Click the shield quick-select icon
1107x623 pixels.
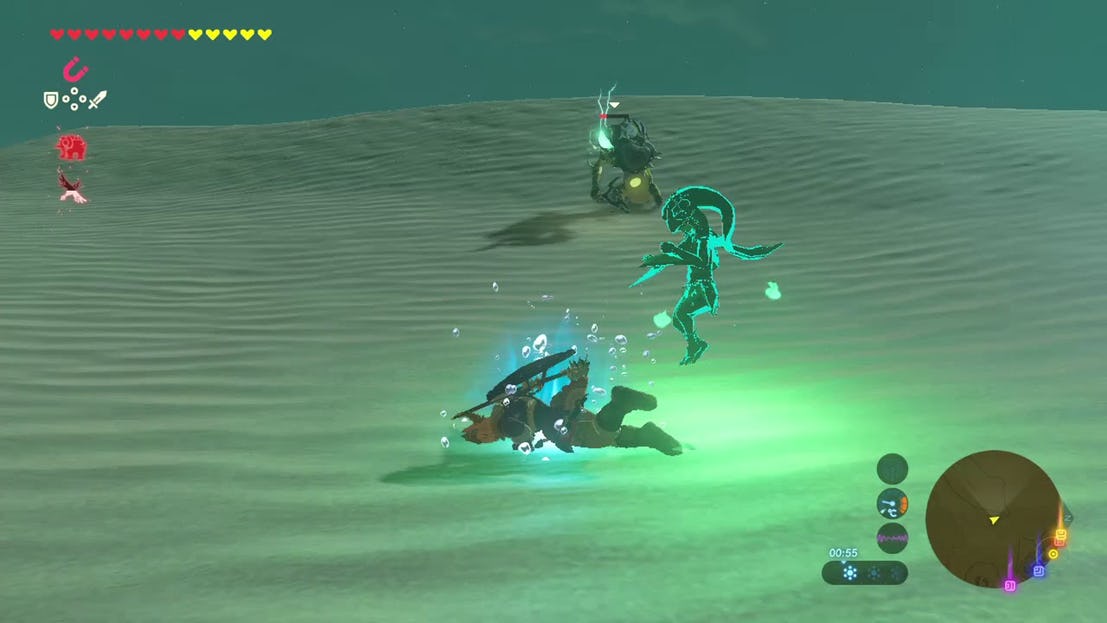click(50, 99)
